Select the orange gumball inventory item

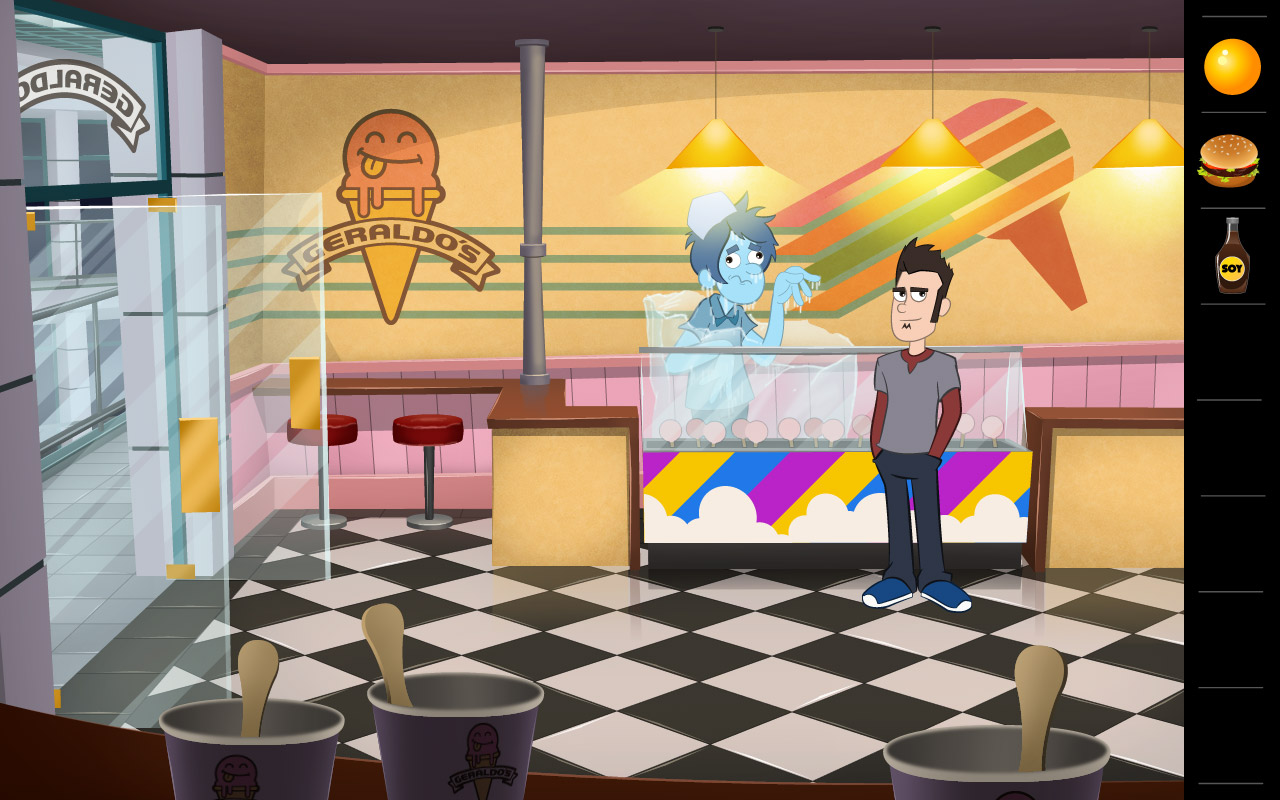click(x=1232, y=64)
